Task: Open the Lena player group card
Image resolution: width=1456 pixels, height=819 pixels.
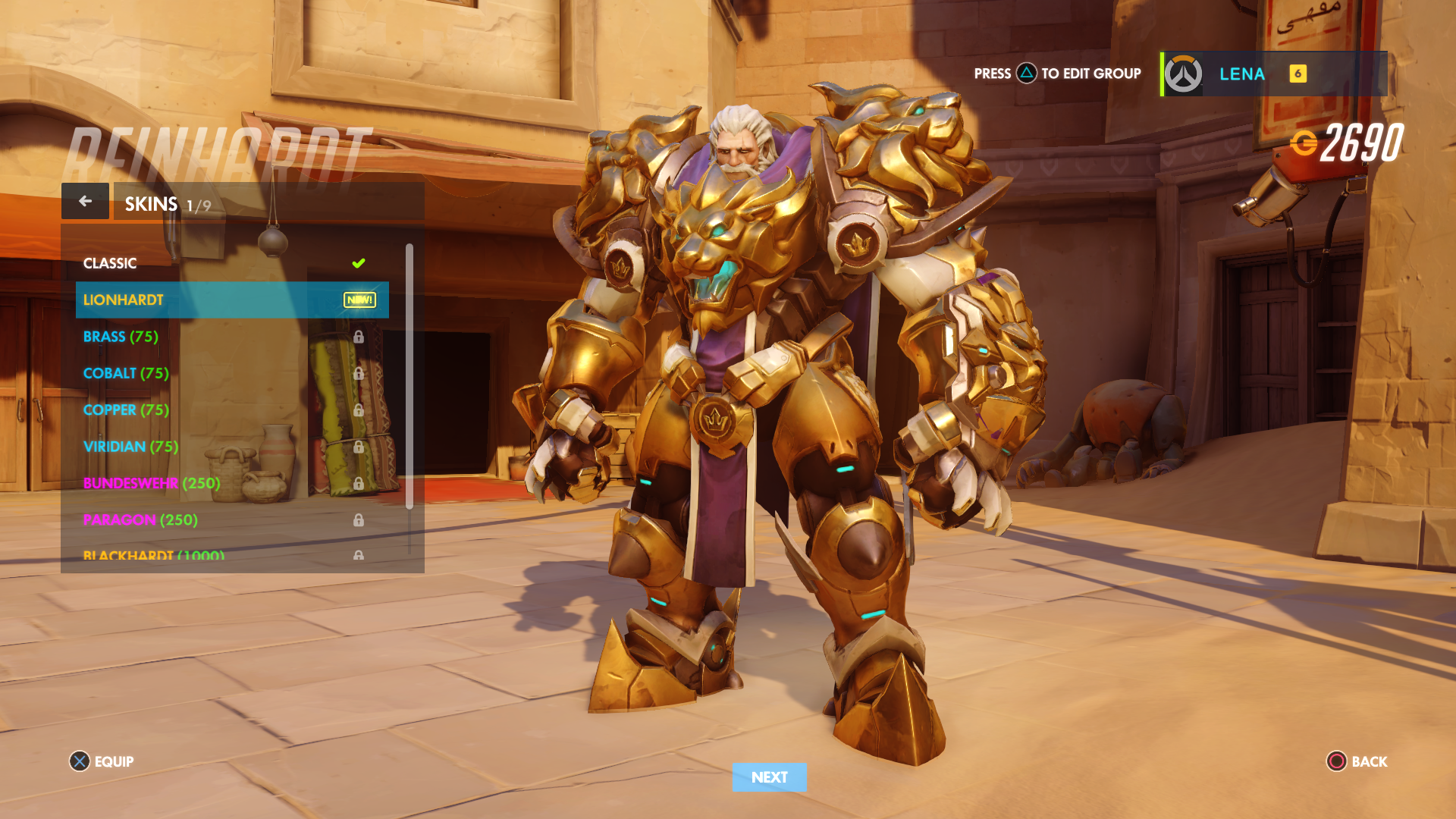Action: pyautogui.click(x=1274, y=74)
